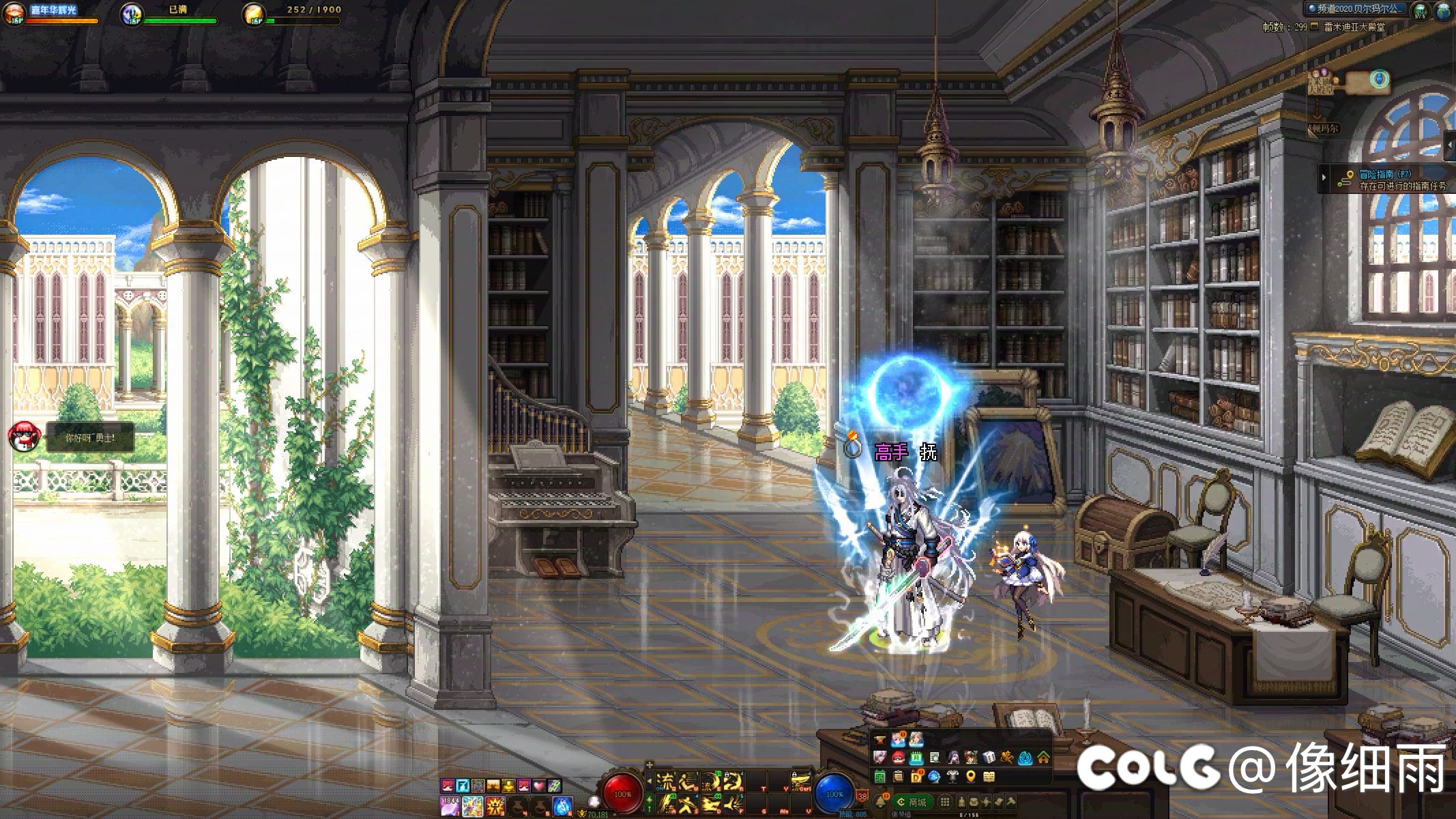Image resolution: width=1456 pixels, height=819 pixels.
Task: Click the red mushroom chat avatar
Action: click(24, 435)
